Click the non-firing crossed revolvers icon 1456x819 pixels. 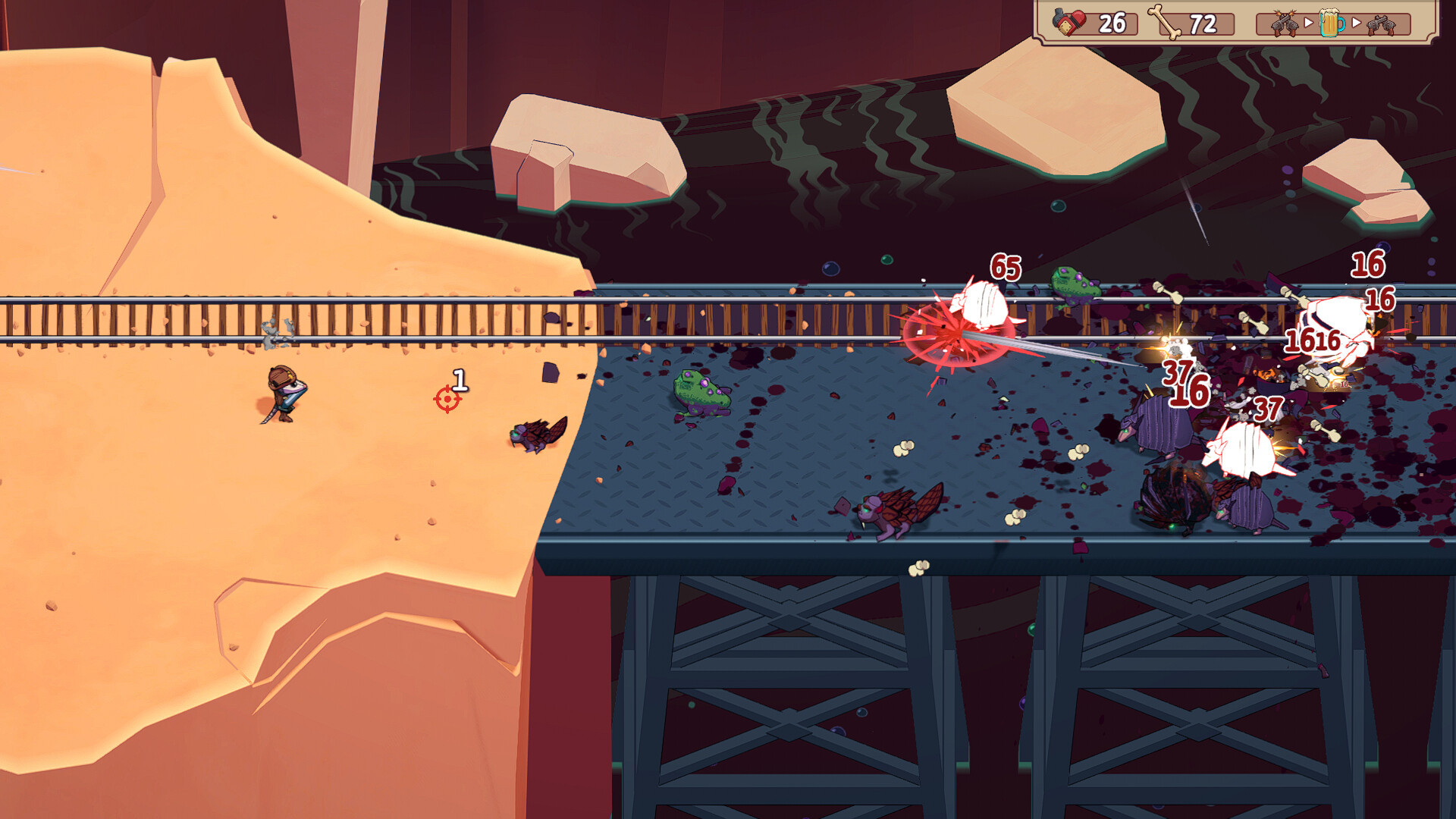tap(1381, 25)
